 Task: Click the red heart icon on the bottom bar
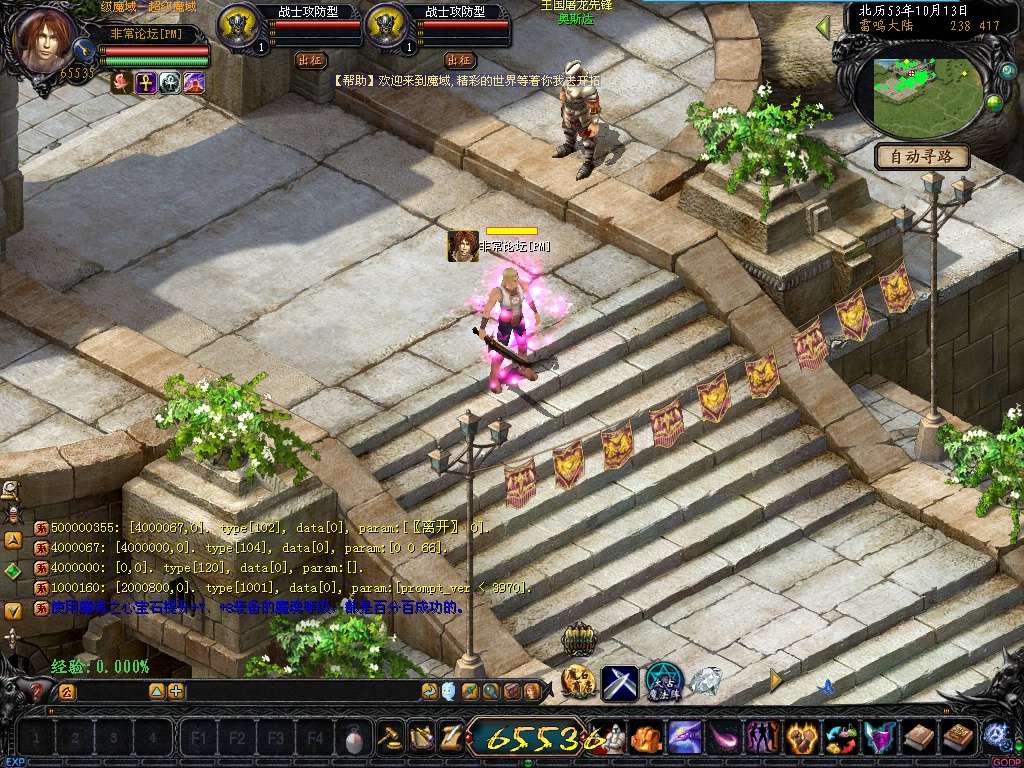pyautogui.click(x=800, y=738)
